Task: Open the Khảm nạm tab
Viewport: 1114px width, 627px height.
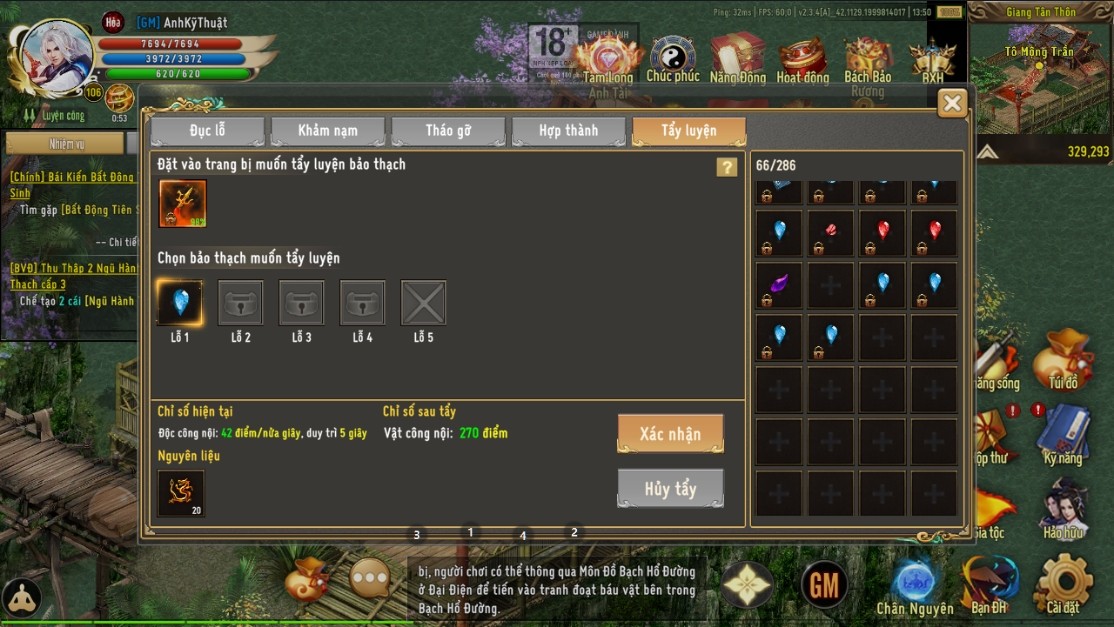Action: coord(327,131)
